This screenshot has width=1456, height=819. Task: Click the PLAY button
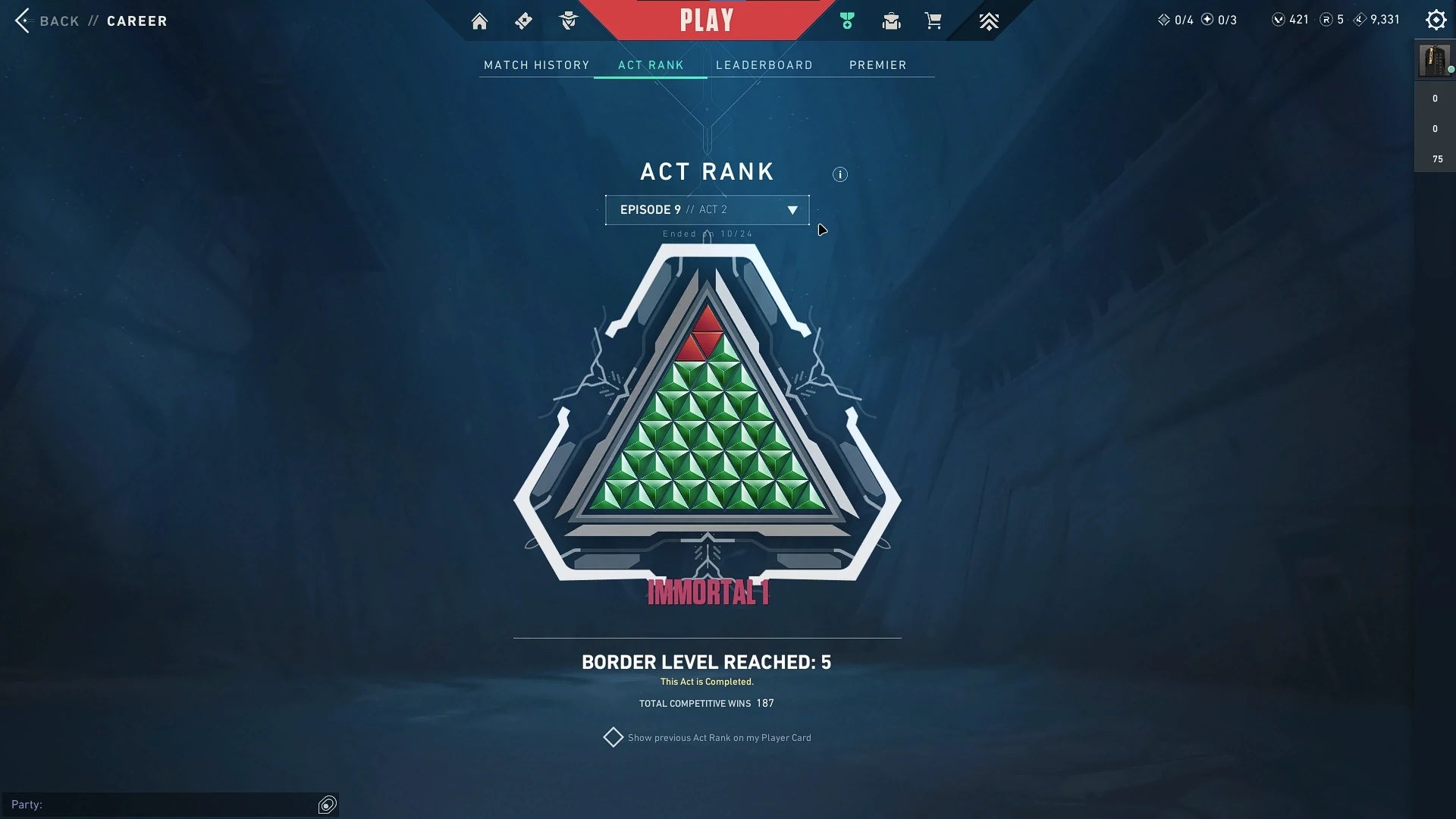(x=707, y=20)
